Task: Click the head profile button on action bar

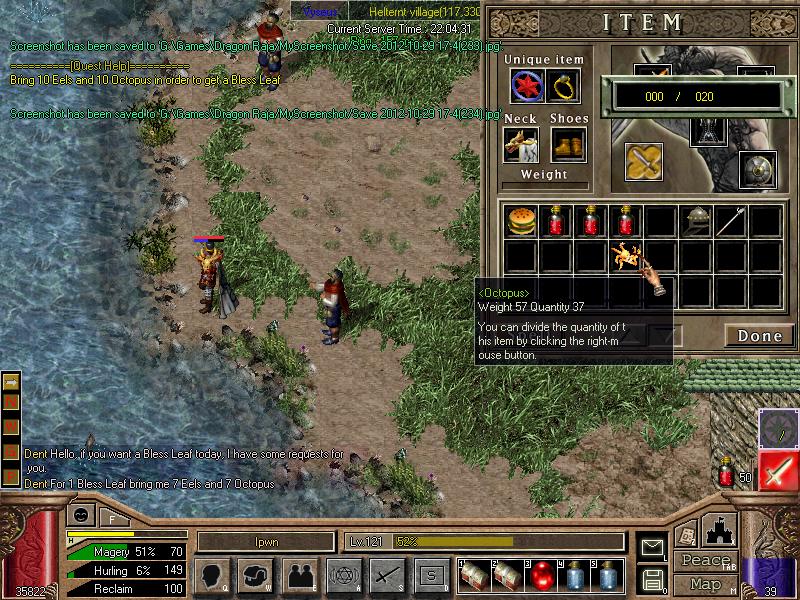Action: [x=212, y=576]
